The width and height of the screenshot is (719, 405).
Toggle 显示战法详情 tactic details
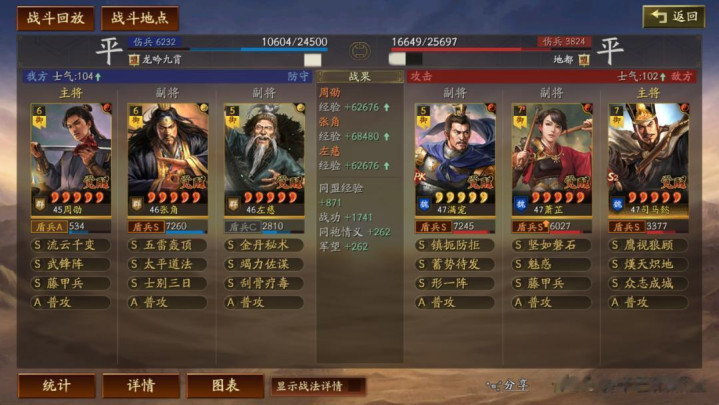pyautogui.click(x=317, y=386)
